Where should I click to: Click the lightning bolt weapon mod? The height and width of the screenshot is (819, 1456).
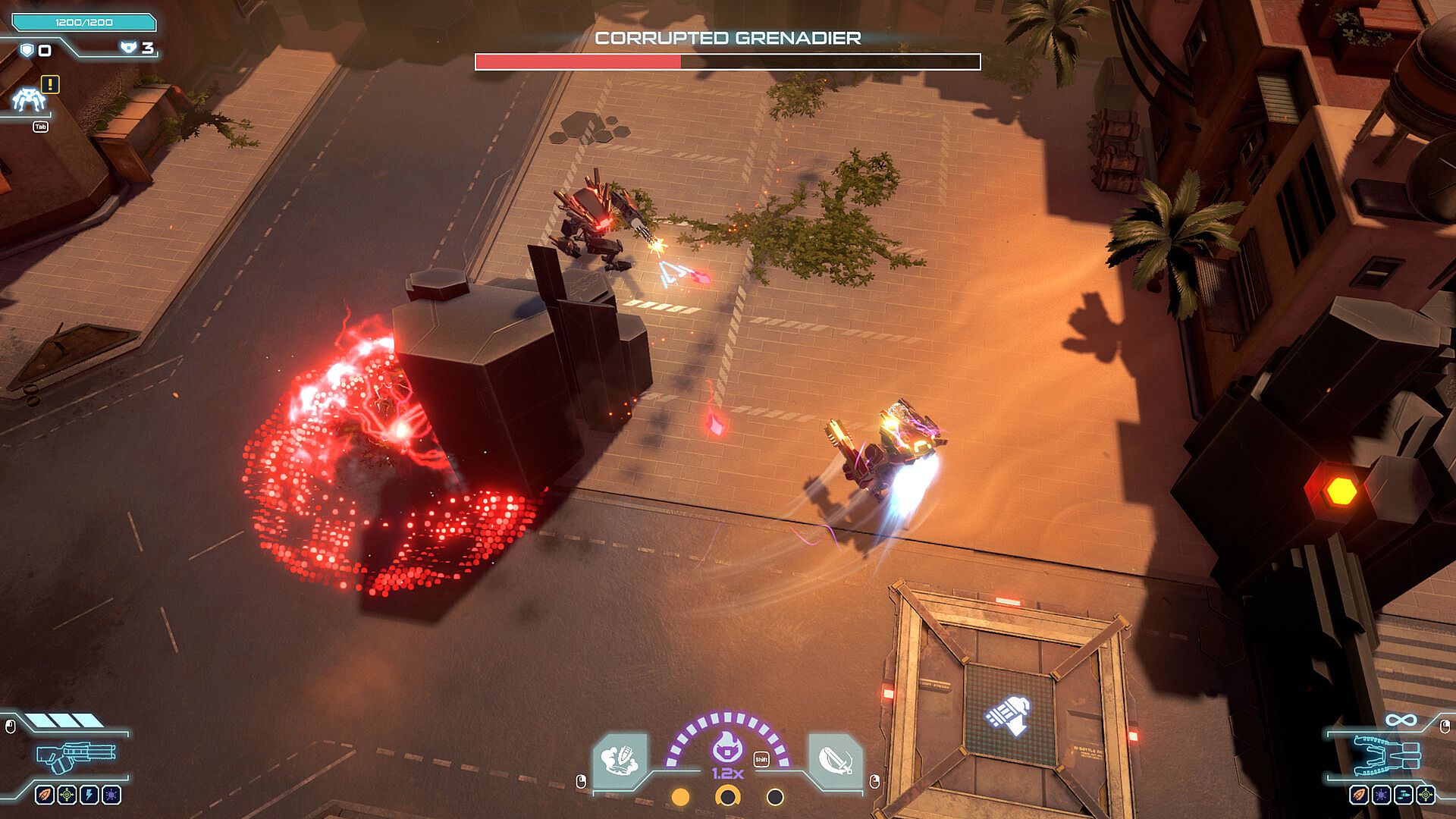click(x=89, y=795)
